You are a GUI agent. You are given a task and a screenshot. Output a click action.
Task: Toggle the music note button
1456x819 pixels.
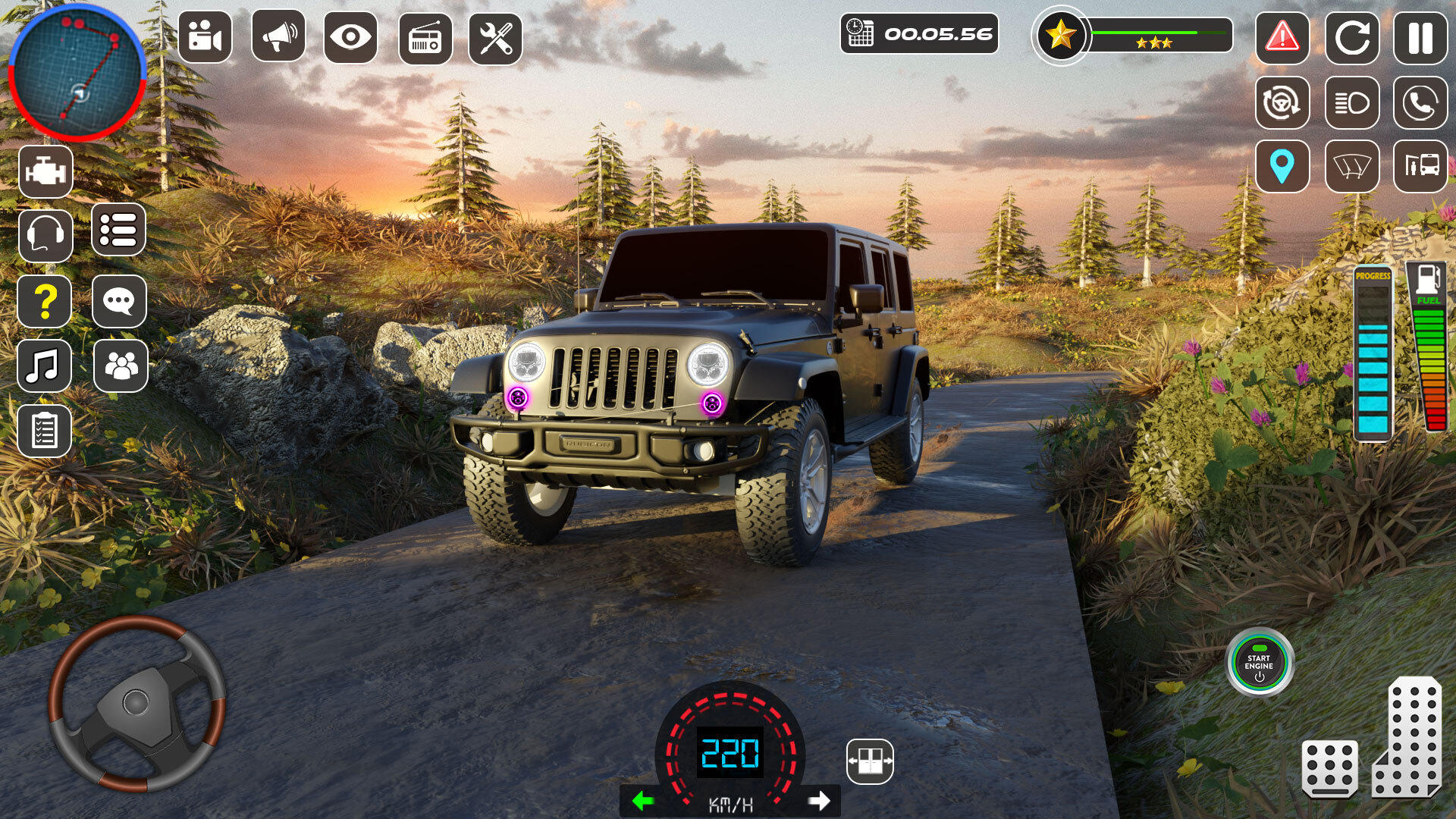pyautogui.click(x=44, y=366)
